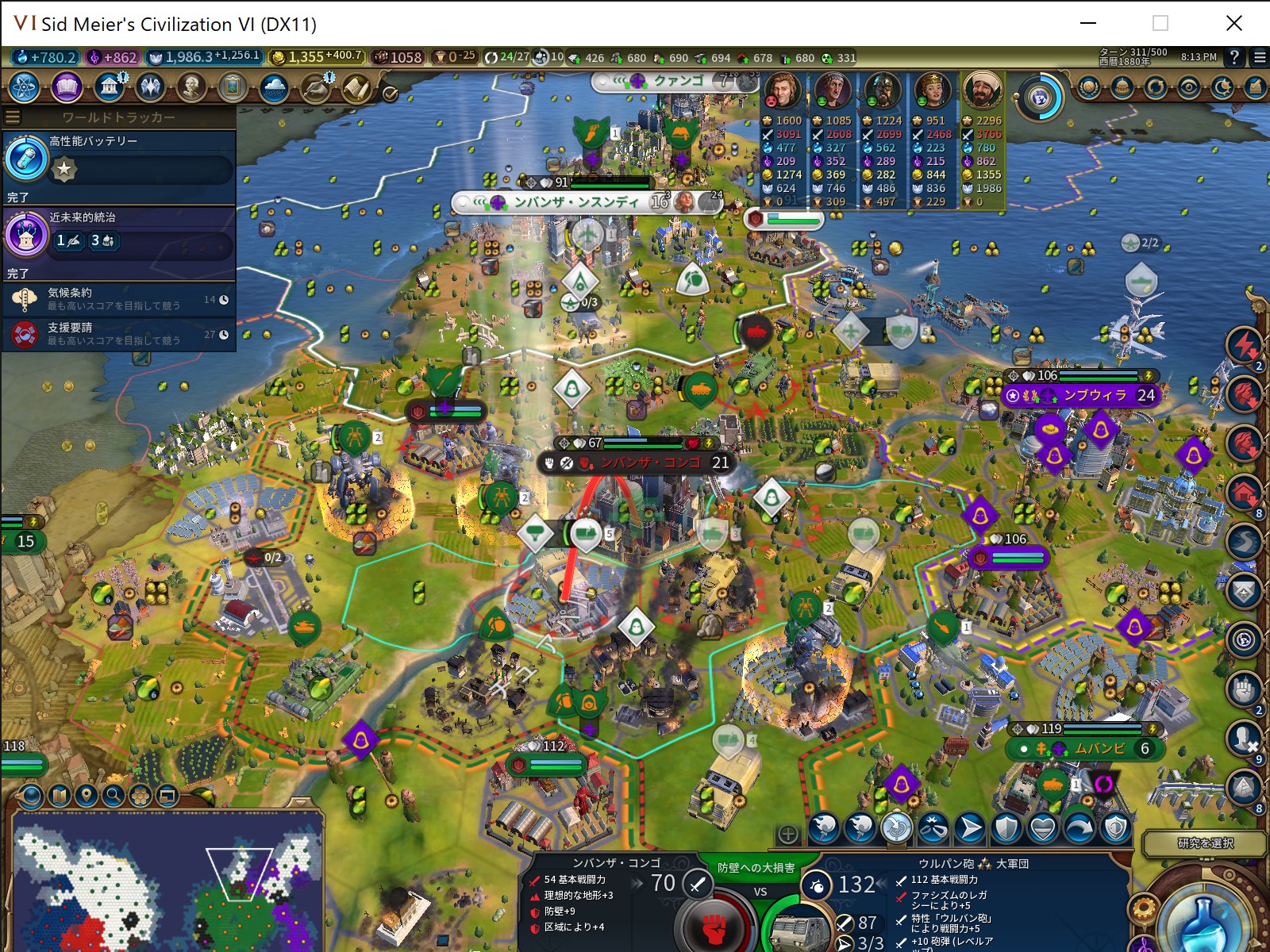This screenshot has width=1270, height=952.
Task: Open the technology tree
Action: point(23,88)
